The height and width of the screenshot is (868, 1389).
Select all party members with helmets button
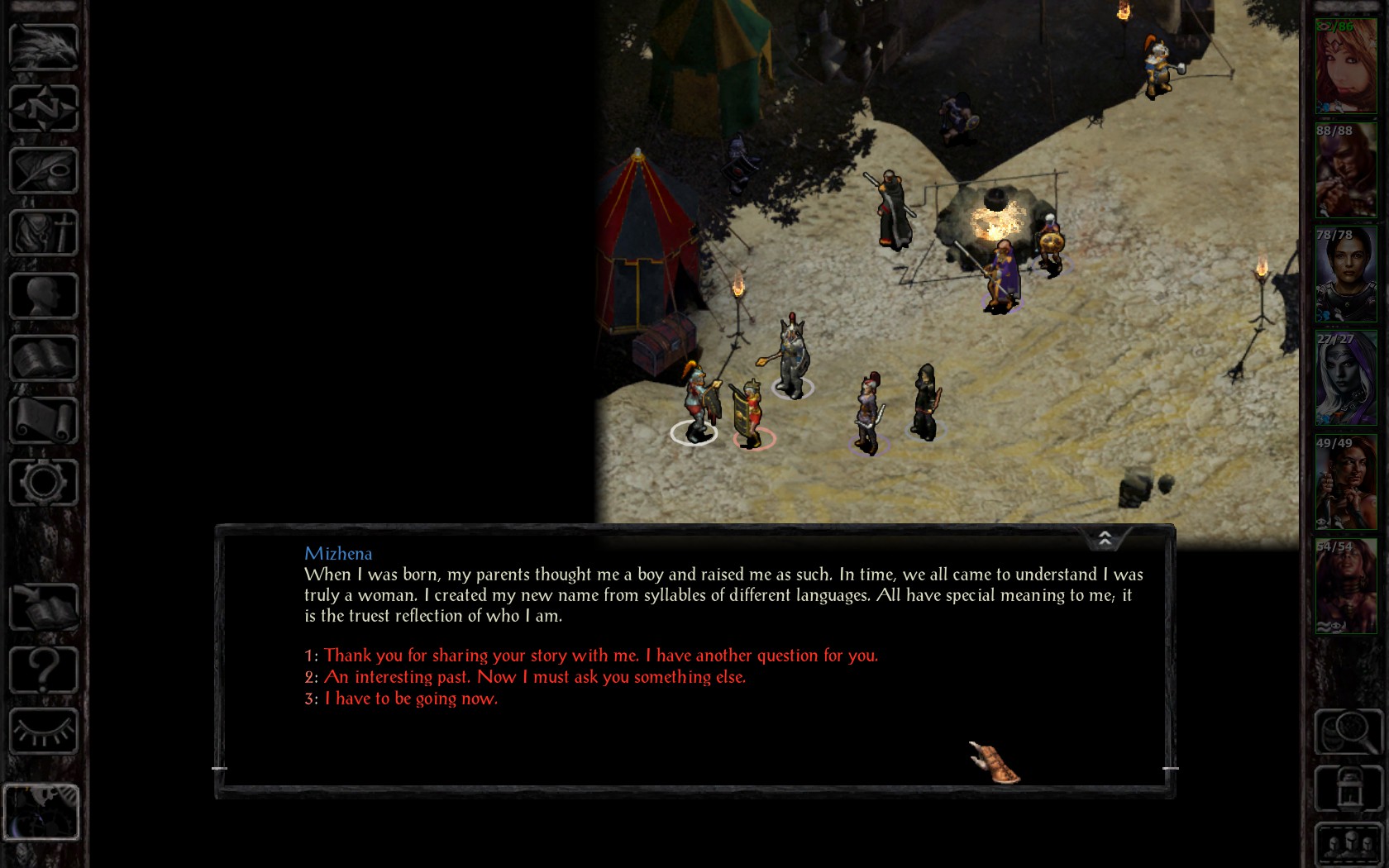[x=1348, y=845]
